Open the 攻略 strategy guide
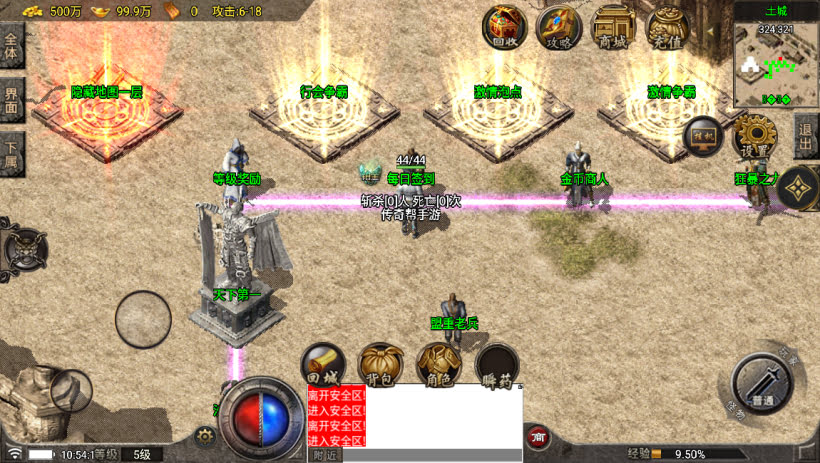The width and height of the screenshot is (820, 463). 558,27
